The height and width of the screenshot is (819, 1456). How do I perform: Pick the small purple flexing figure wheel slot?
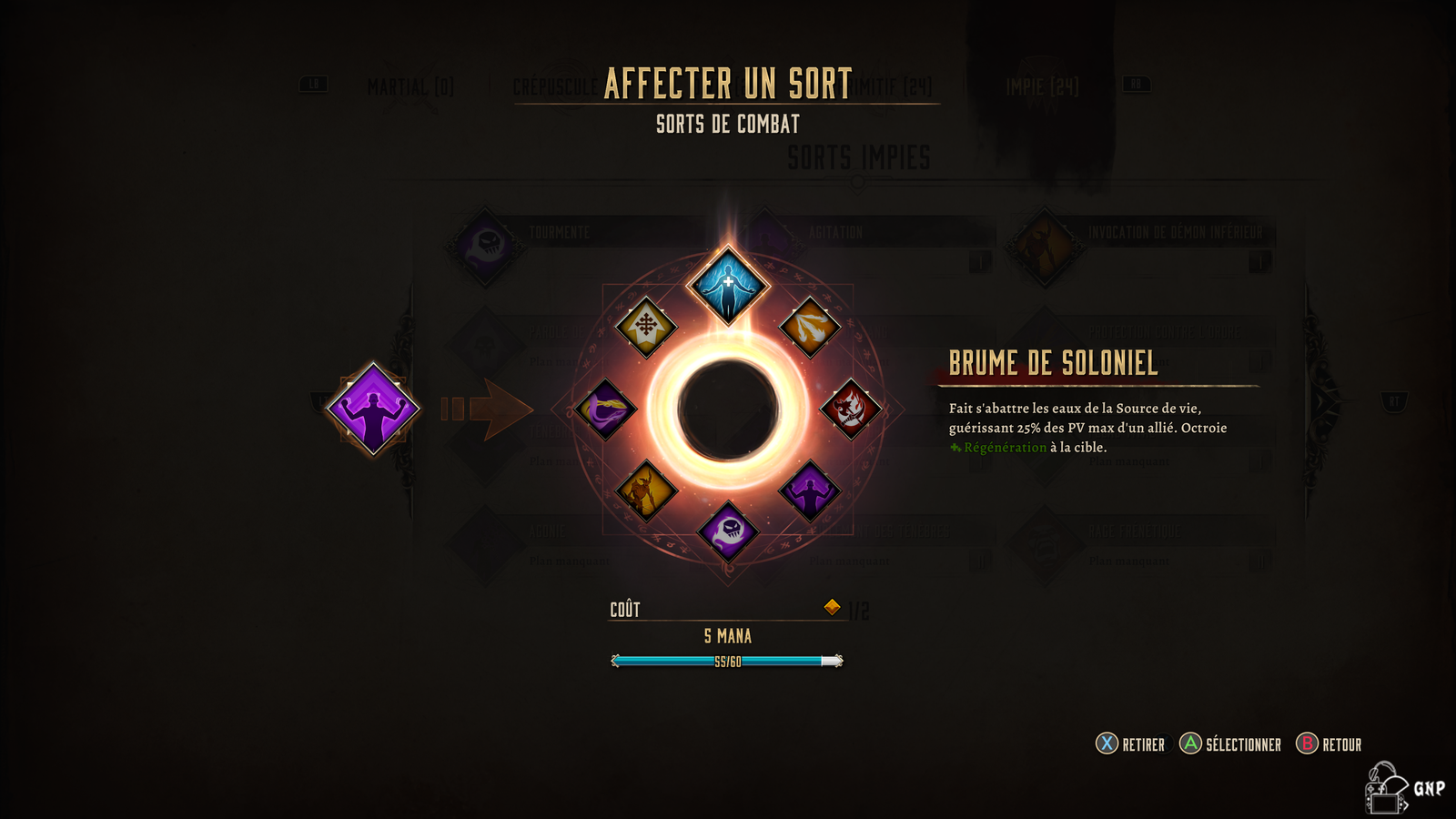pos(809,491)
